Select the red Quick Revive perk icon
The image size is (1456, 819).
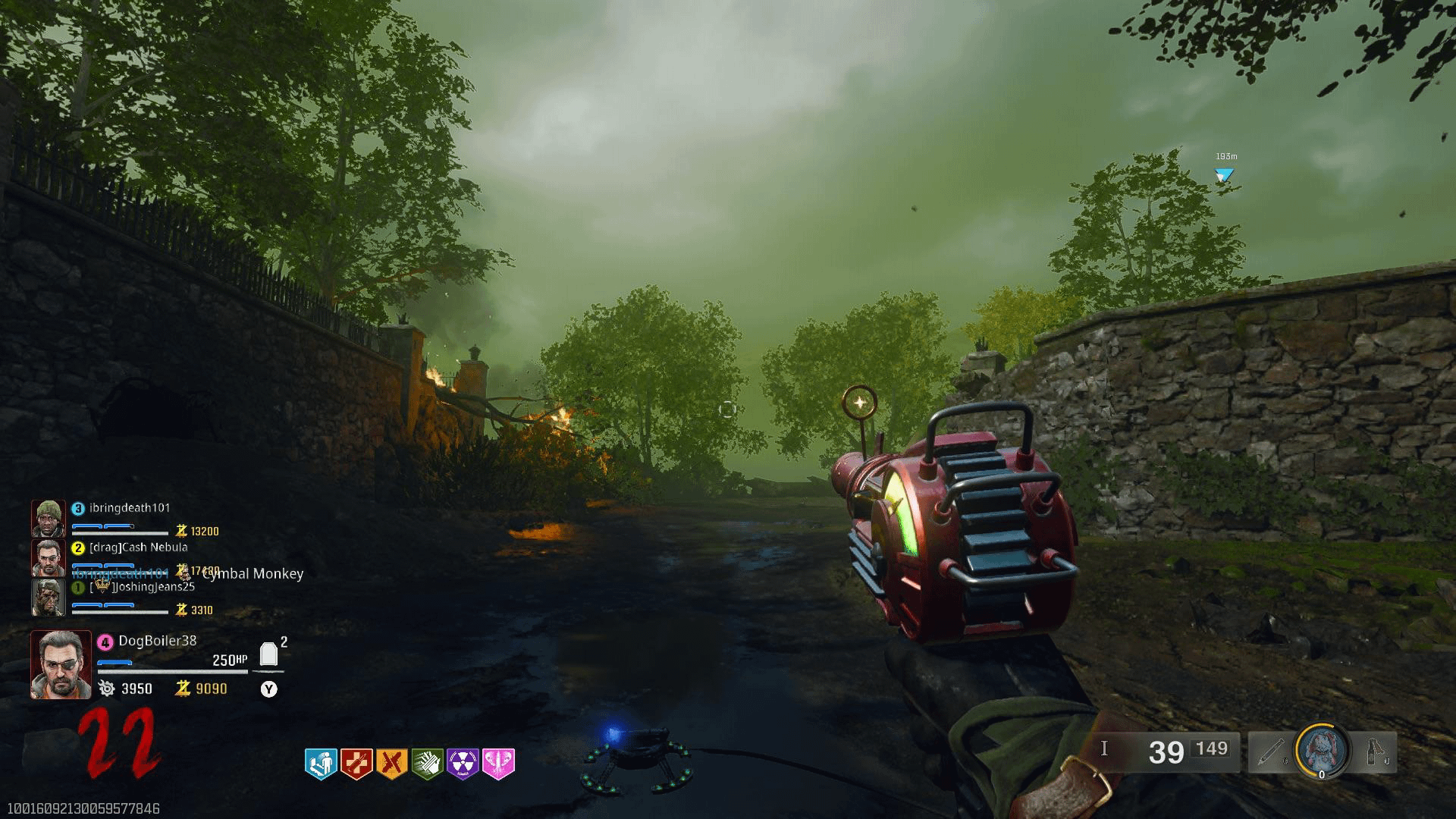[356, 764]
